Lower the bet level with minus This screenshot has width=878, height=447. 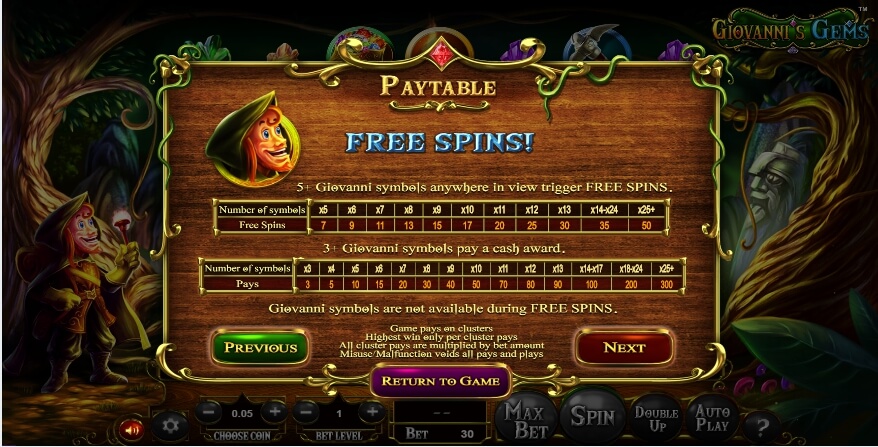click(306, 411)
